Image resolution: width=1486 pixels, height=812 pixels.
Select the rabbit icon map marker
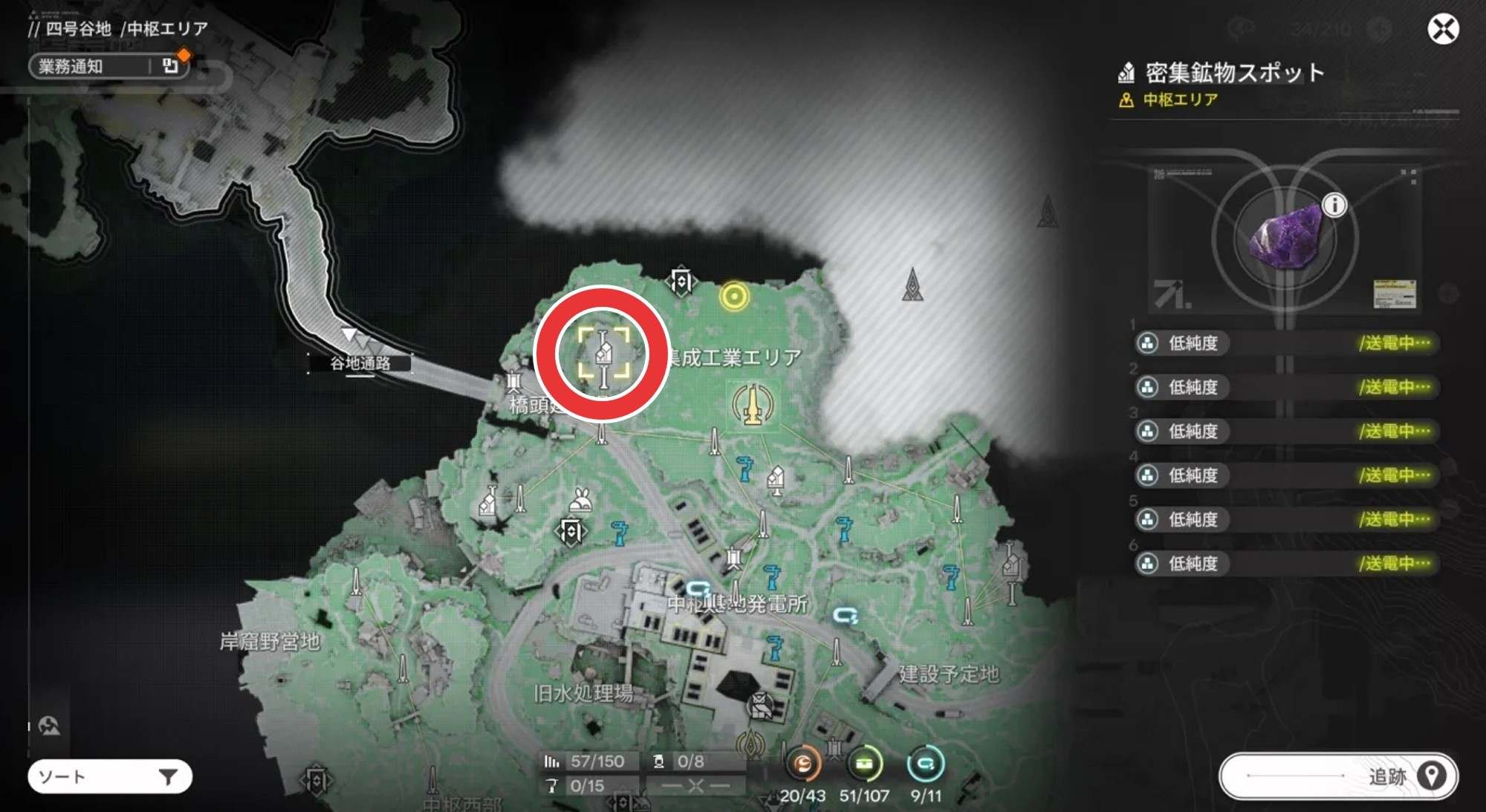(x=581, y=501)
